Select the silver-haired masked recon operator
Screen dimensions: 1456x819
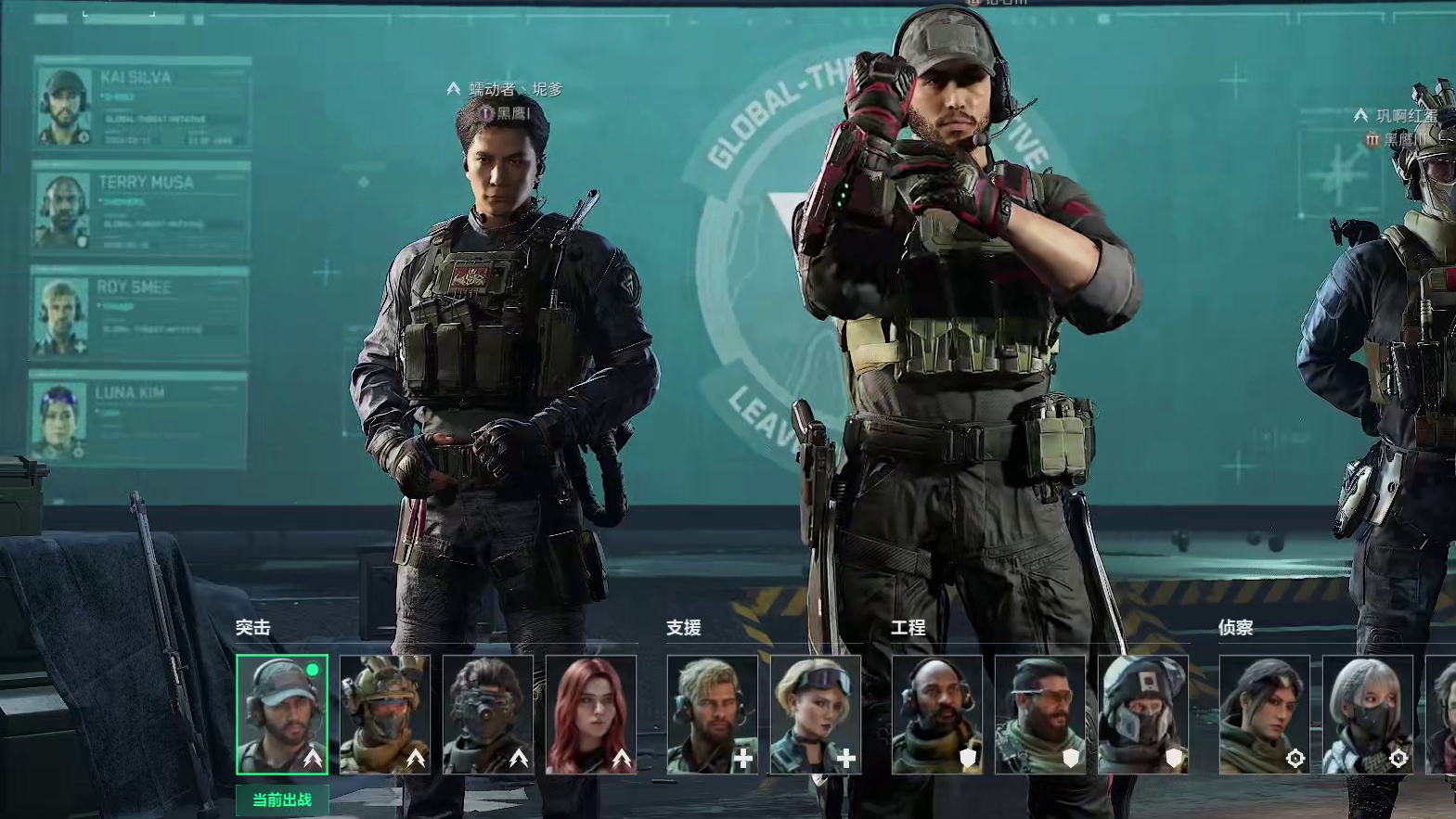(x=1368, y=714)
